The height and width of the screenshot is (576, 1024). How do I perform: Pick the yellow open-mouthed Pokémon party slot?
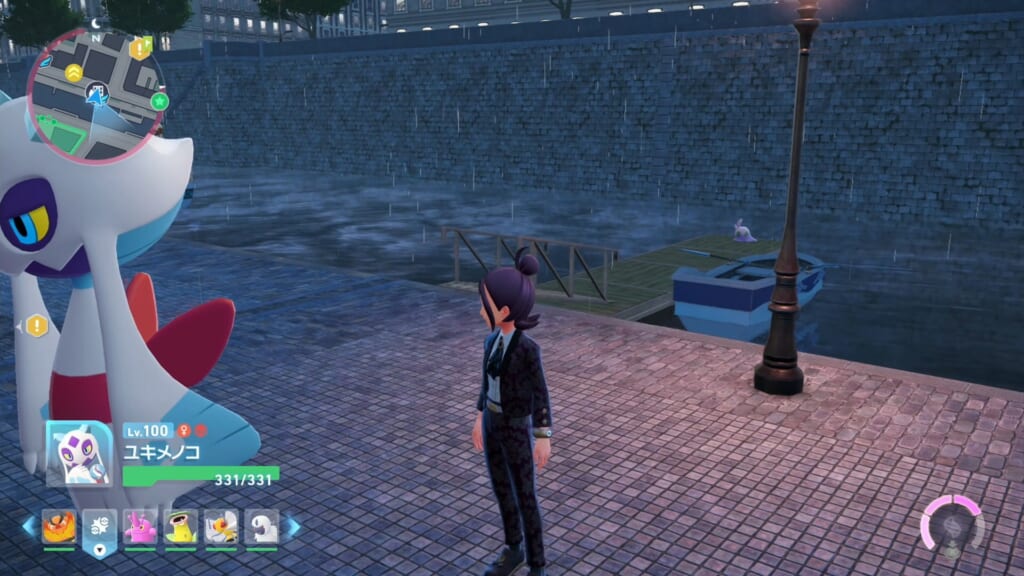coord(180,526)
